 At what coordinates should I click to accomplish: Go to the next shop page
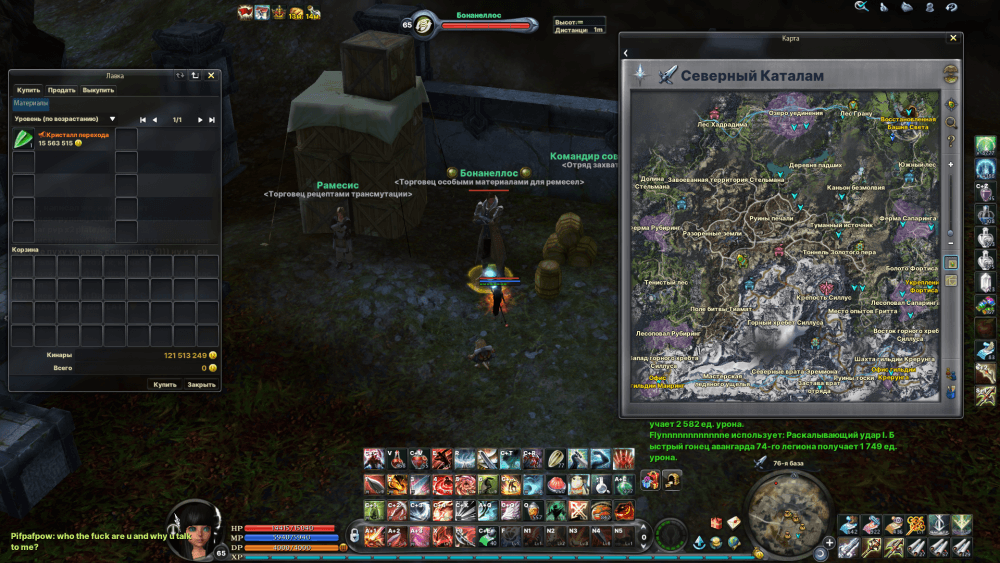200,119
